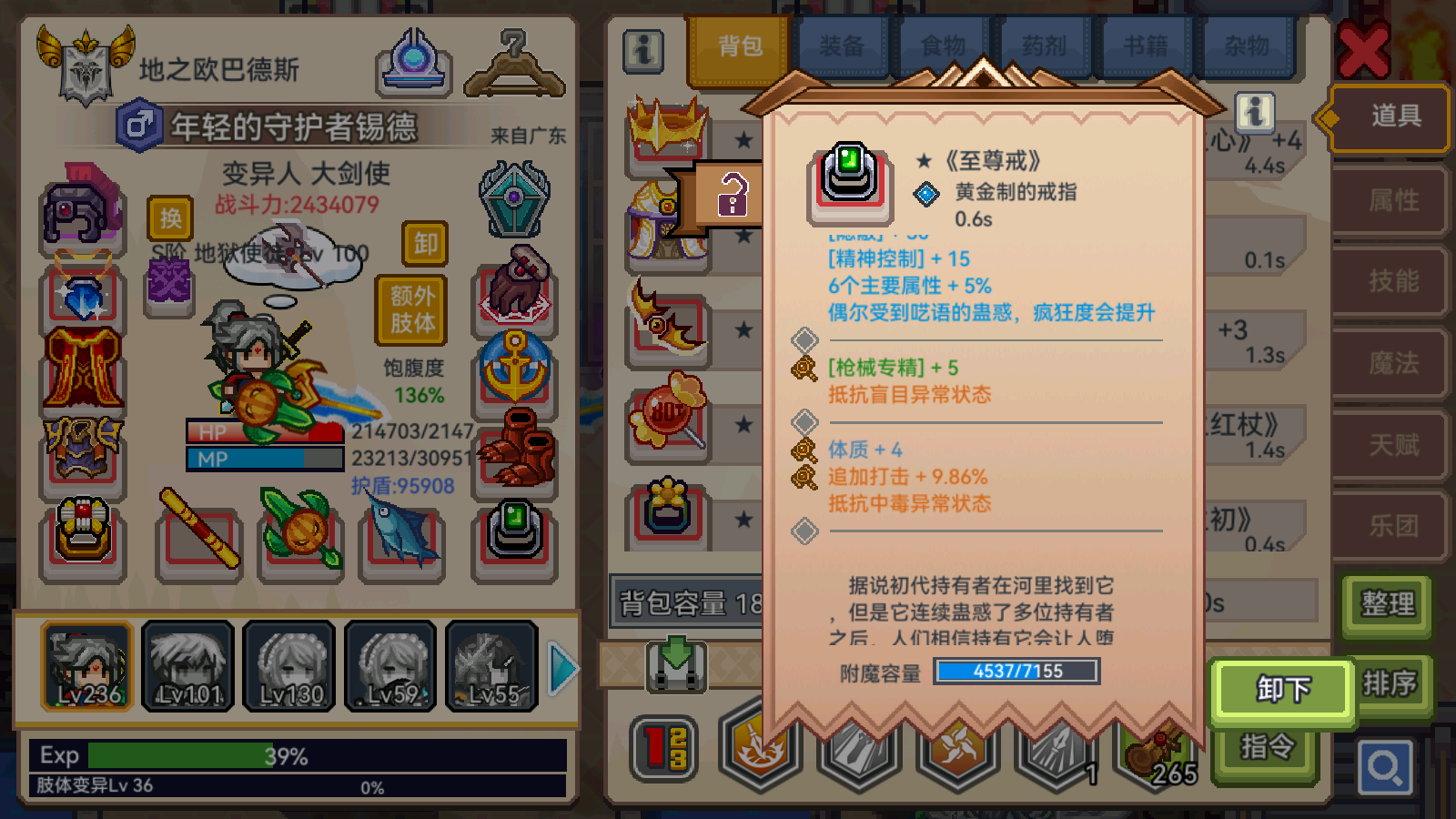
Task: Open the 属性 panel tab
Action: click(x=1390, y=202)
